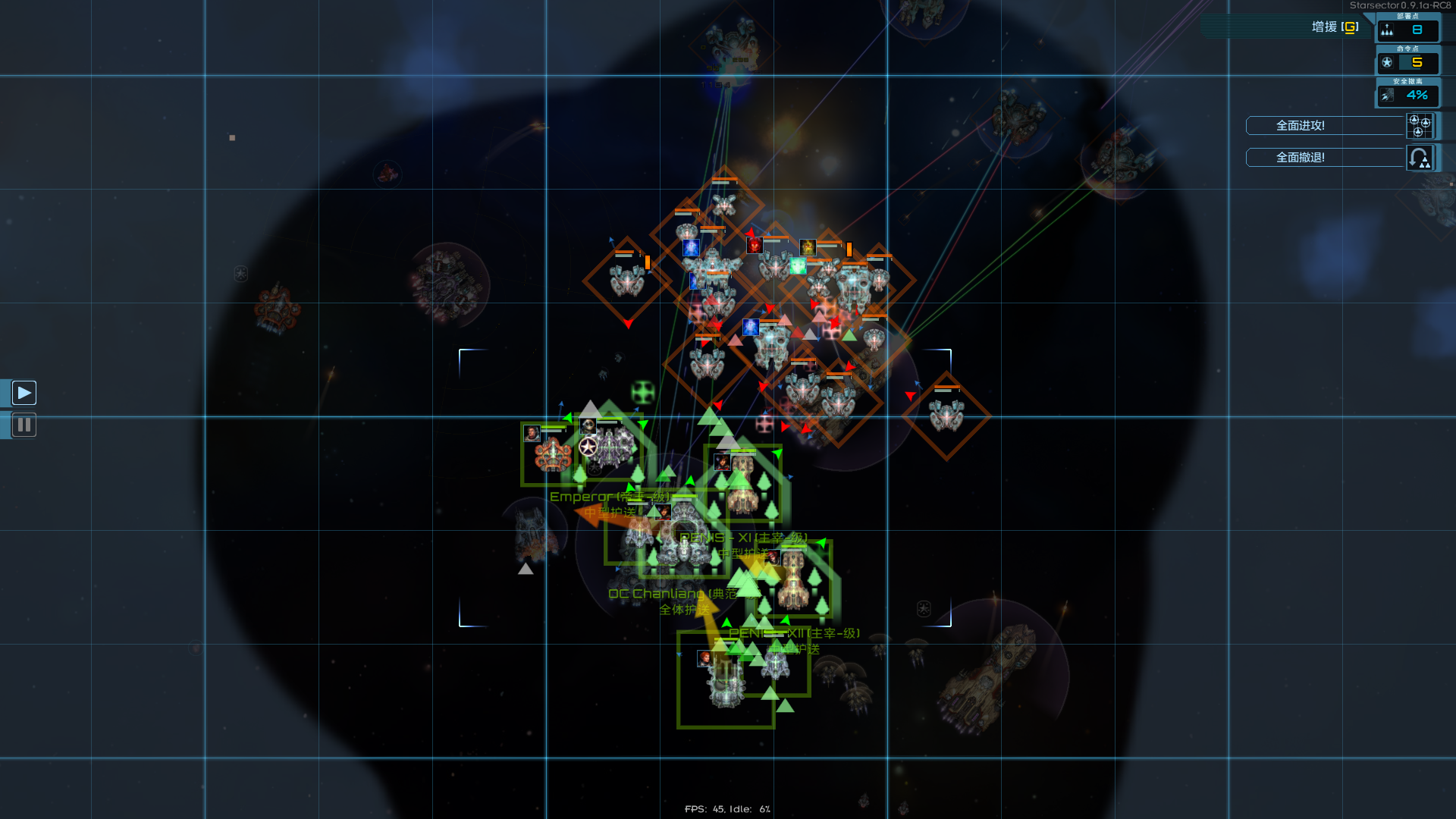Click the safe disengage (安全撤离) explosion icon
The image size is (1456, 819).
[1387, 95]
